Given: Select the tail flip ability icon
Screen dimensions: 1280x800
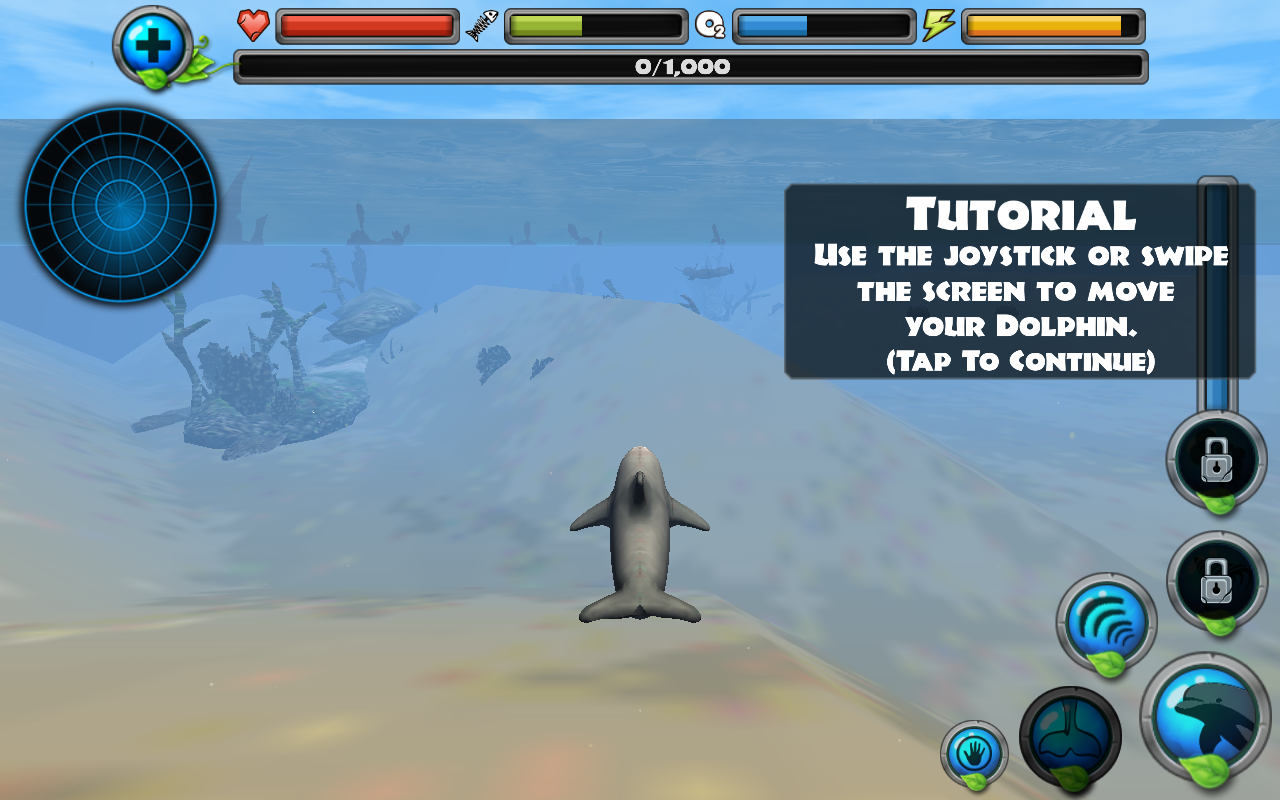Looking at the screenshot, I should 1070,738.
